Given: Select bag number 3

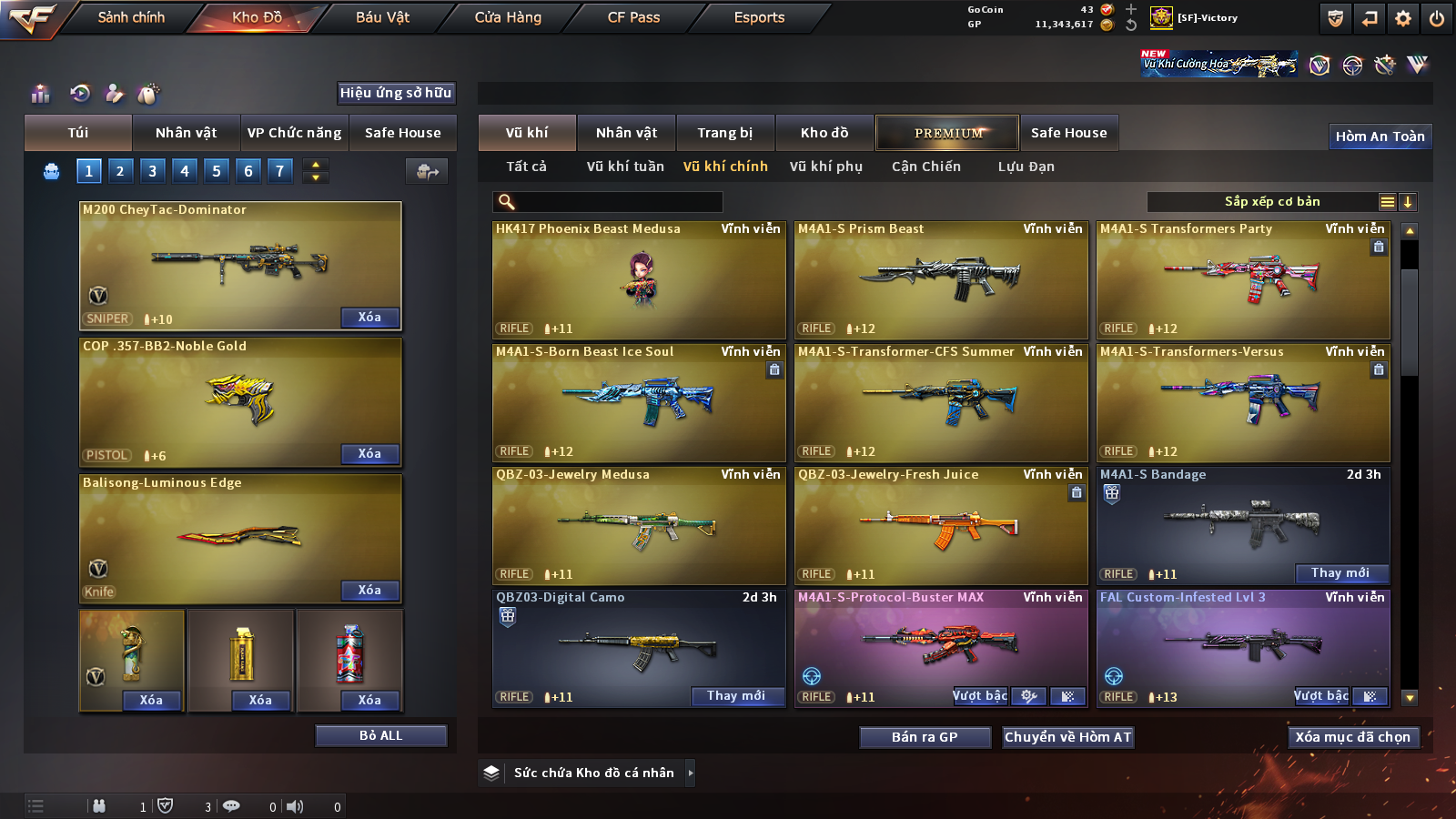Looking at the screenshot, I should tap(152, 171).
